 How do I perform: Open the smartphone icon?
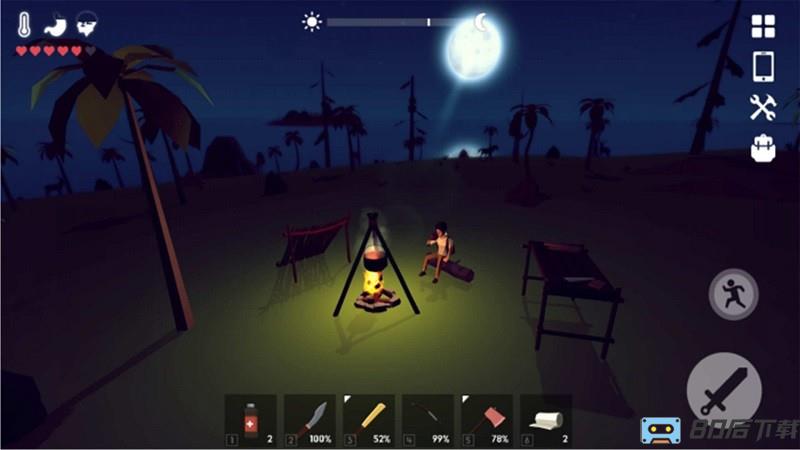pos(763,66)
